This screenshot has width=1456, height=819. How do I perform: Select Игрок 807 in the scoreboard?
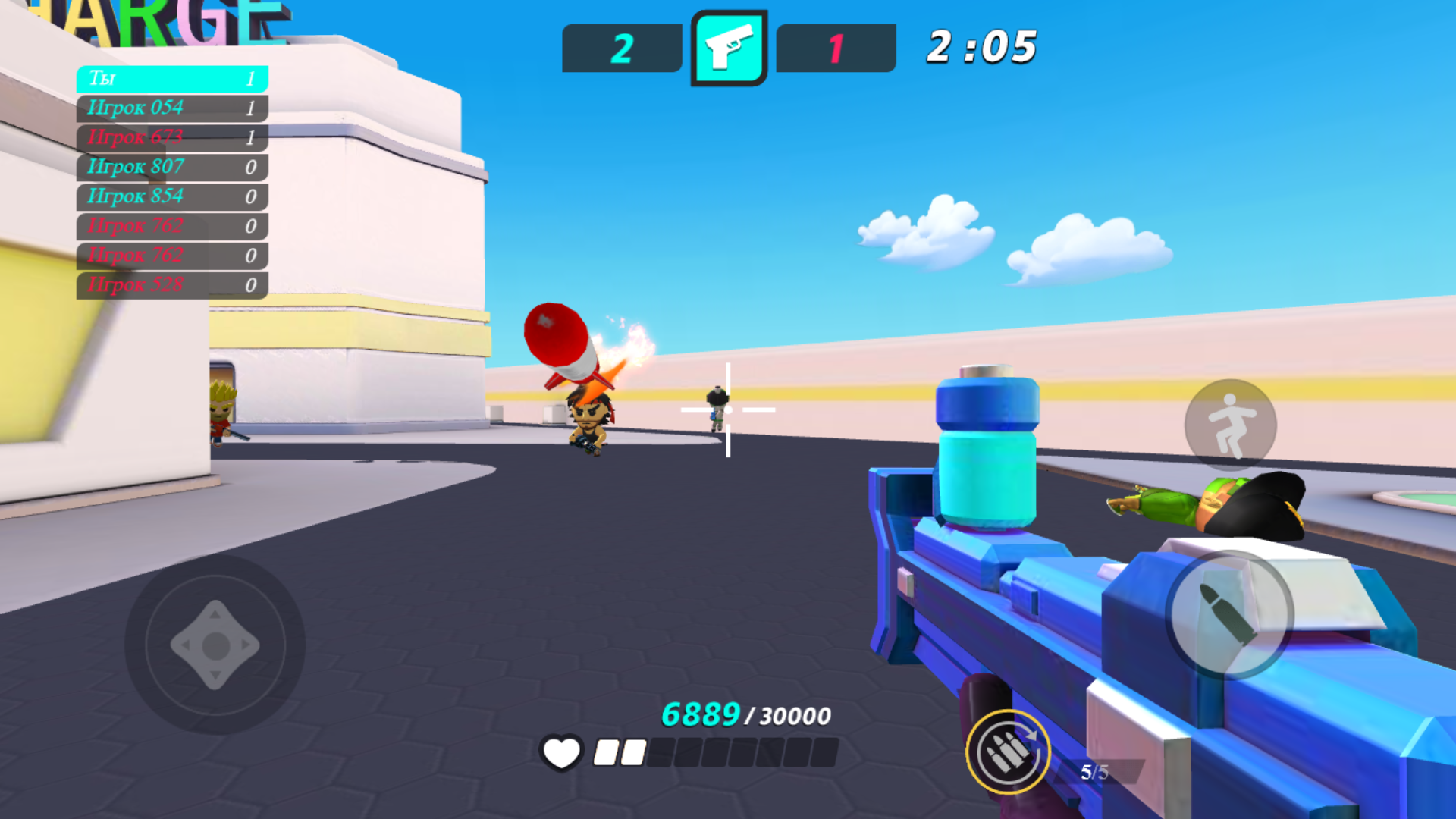coord(171,167)
